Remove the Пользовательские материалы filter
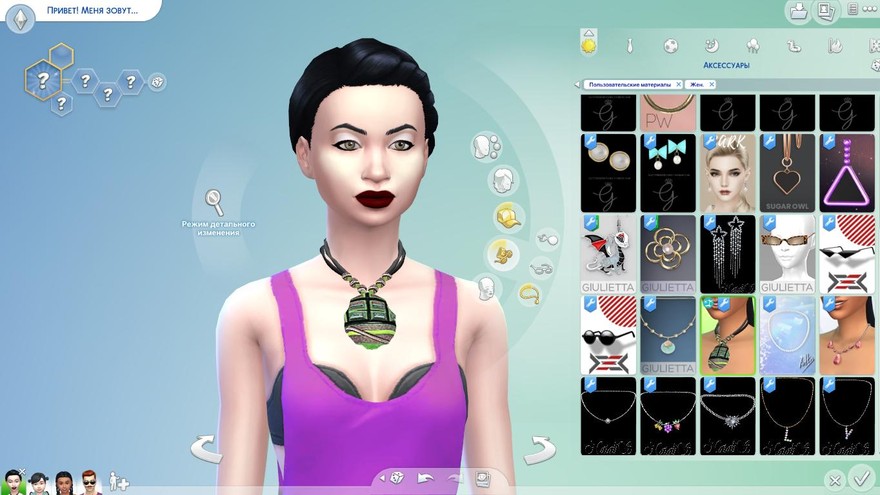Screen dimensions: 880x495 [x=679, y=85]
